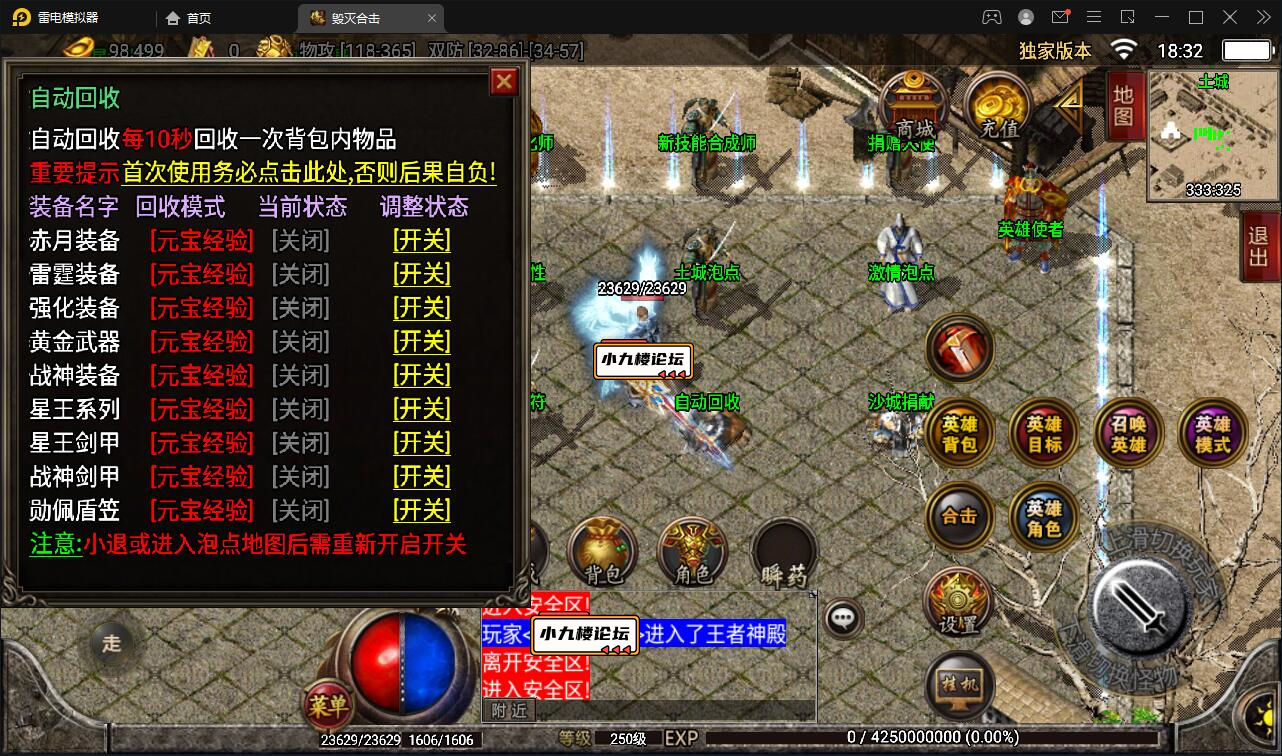Click the 挂机 auto-battle icon
Viewport: 1282px width, 756px height.
point(960,682)
